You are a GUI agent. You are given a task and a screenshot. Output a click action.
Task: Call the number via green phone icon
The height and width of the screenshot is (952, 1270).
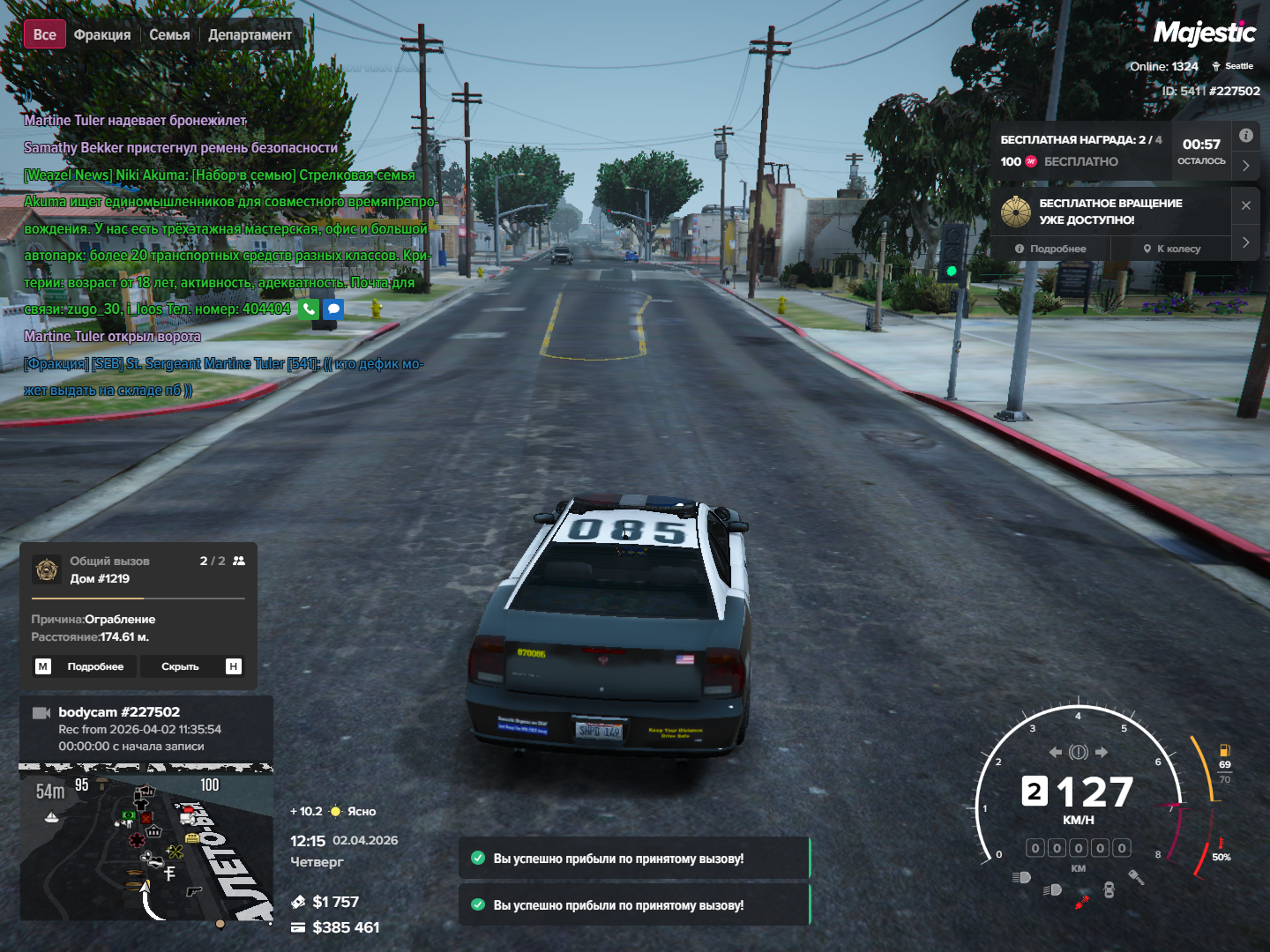point(309,309)
